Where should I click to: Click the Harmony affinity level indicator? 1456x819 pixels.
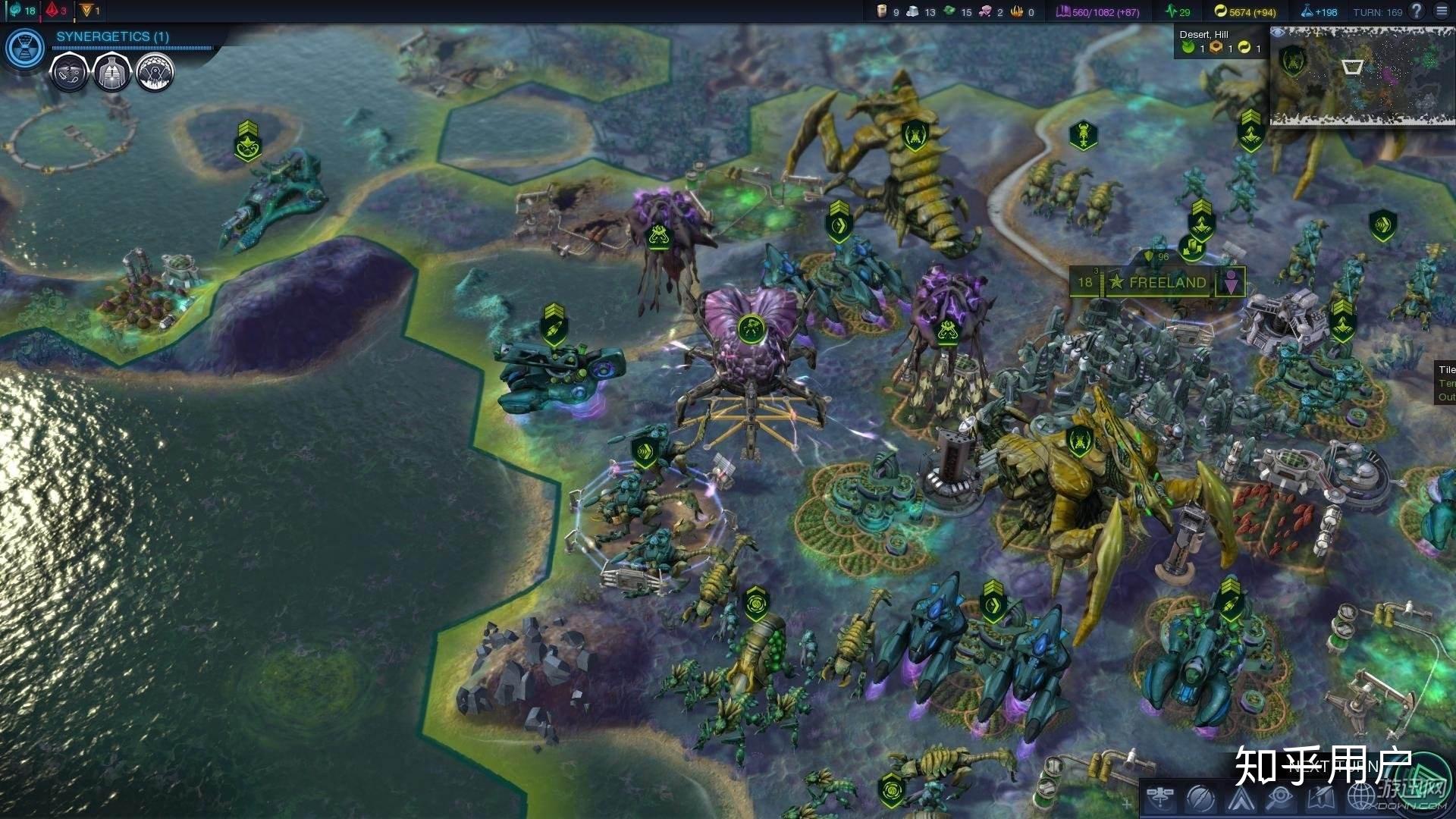click(x=21, y=11)
